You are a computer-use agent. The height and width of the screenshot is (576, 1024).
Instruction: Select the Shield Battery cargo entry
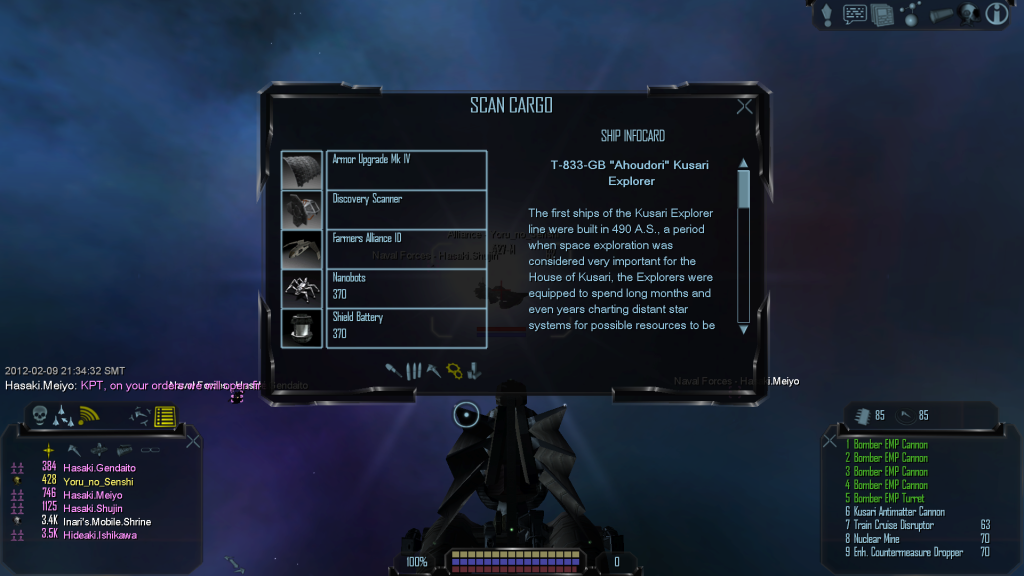click(x=406, y=327)
